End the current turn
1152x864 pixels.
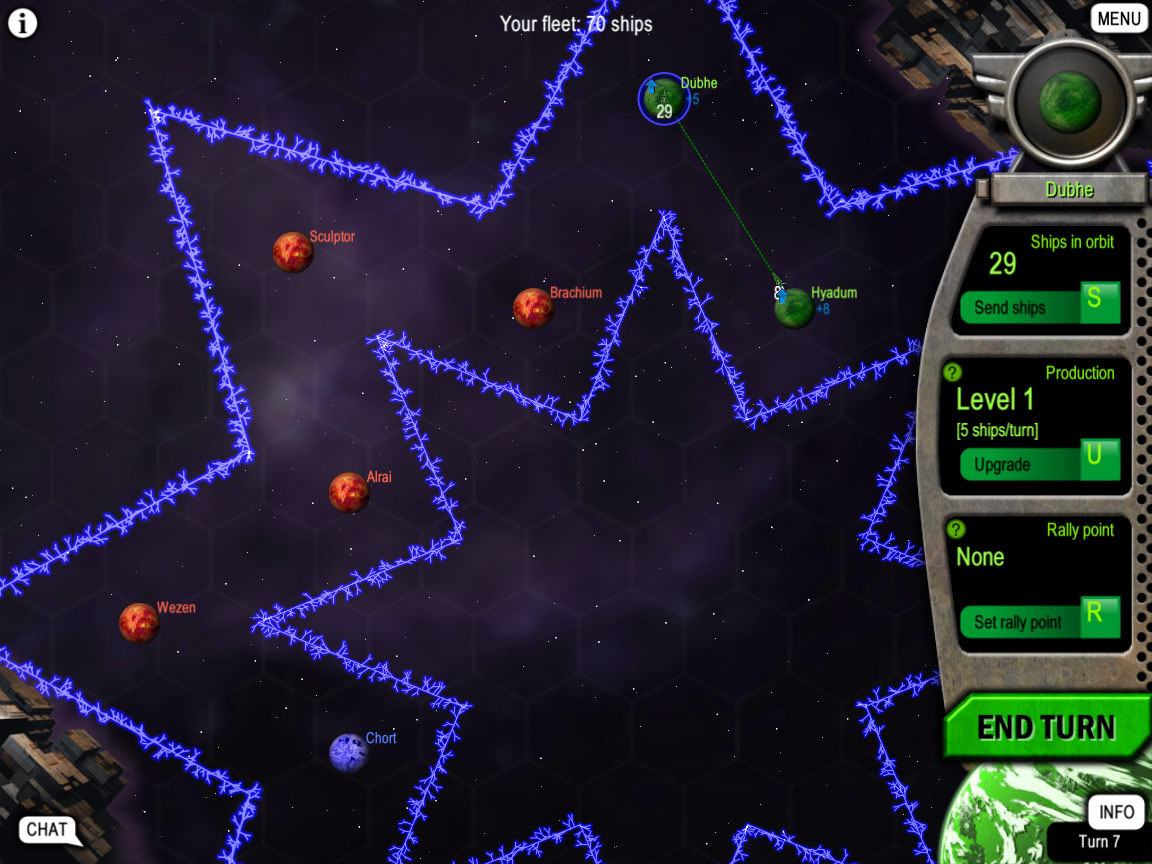coord(1045,727)
